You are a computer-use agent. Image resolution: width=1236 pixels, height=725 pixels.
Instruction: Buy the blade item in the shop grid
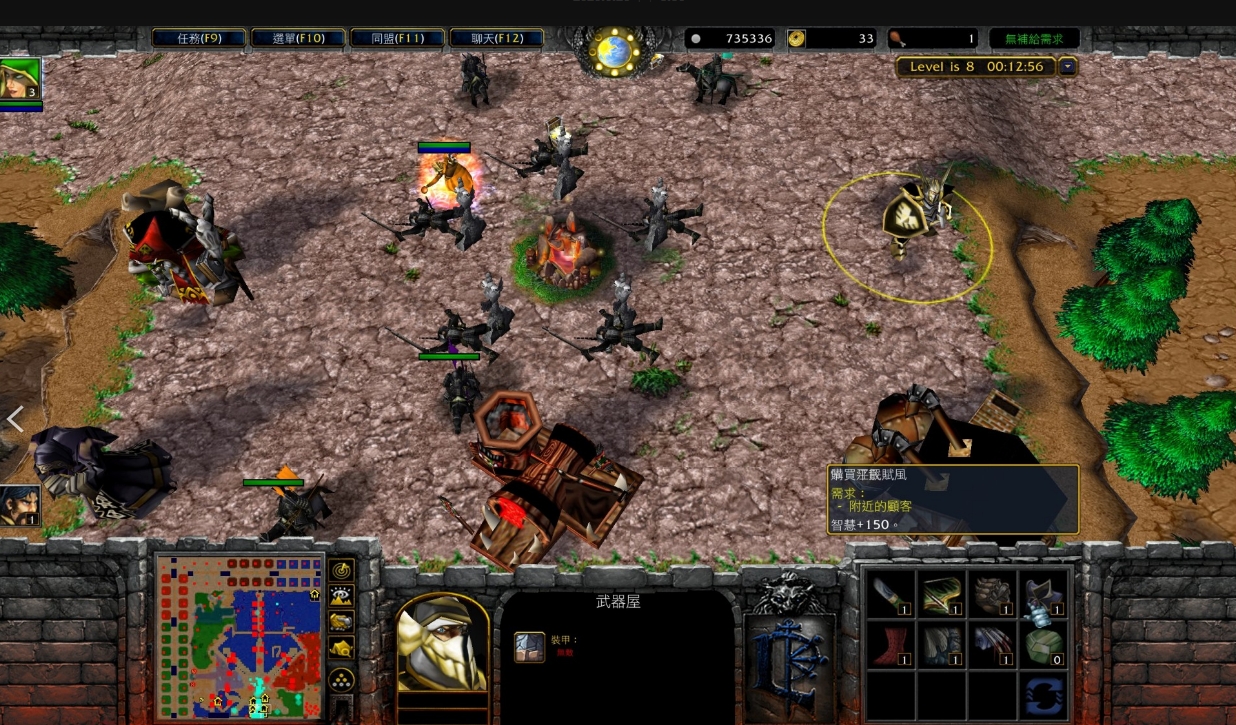point(889,594)
